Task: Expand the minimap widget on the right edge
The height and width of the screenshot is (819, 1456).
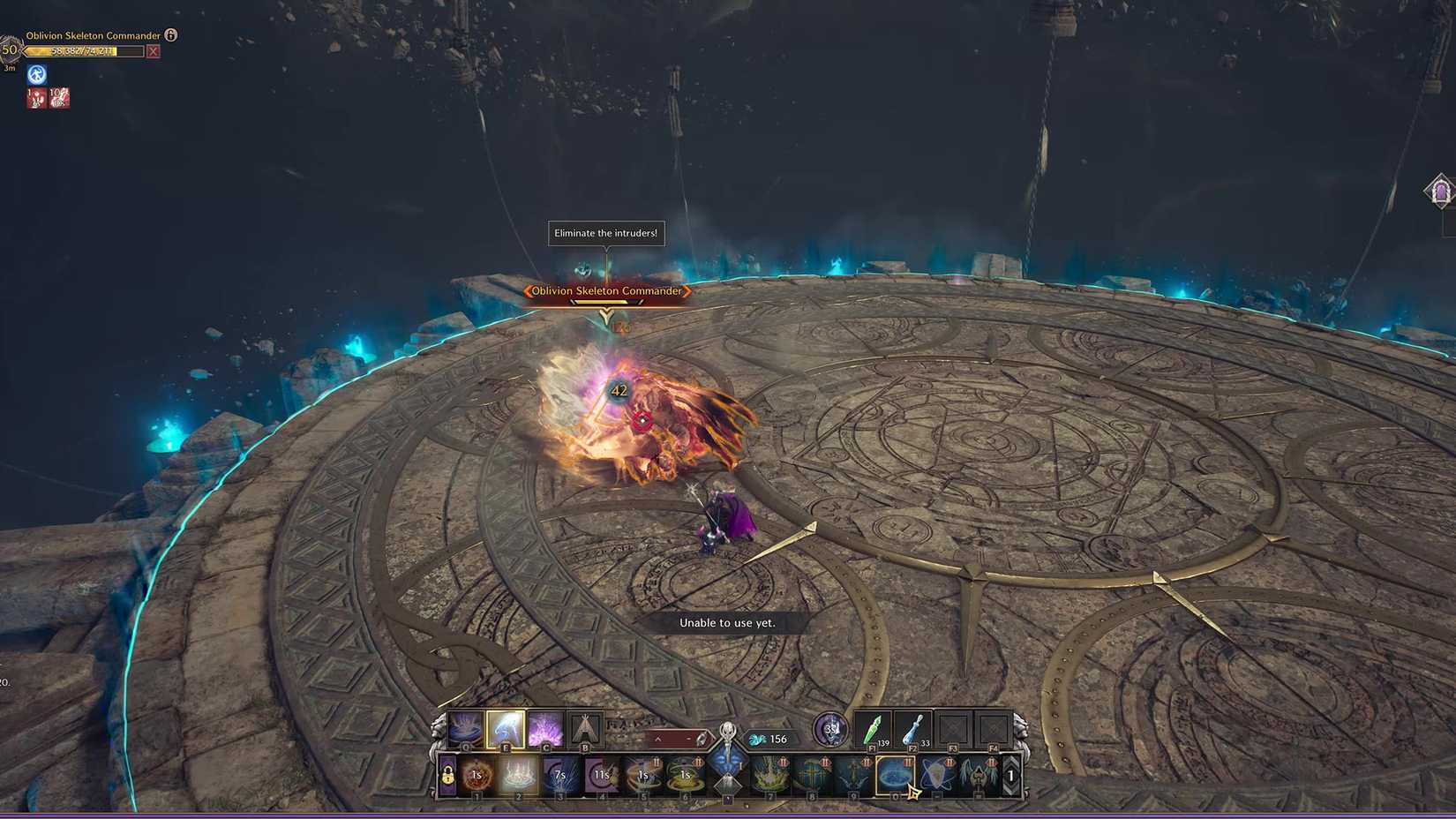Action: pos(1441,191)
